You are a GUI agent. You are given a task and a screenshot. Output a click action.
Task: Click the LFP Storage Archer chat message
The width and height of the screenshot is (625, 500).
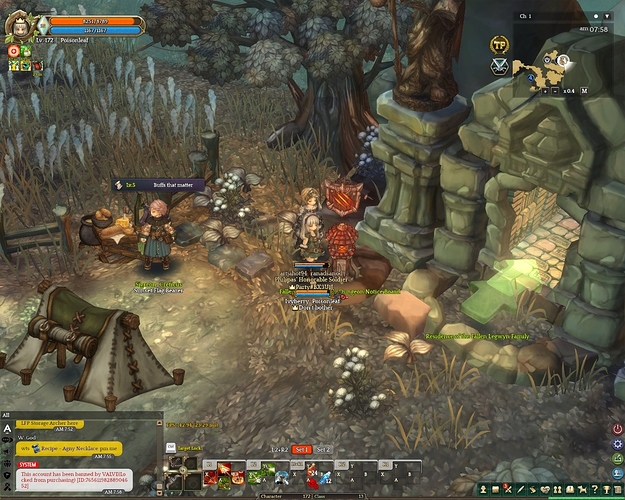51,423
